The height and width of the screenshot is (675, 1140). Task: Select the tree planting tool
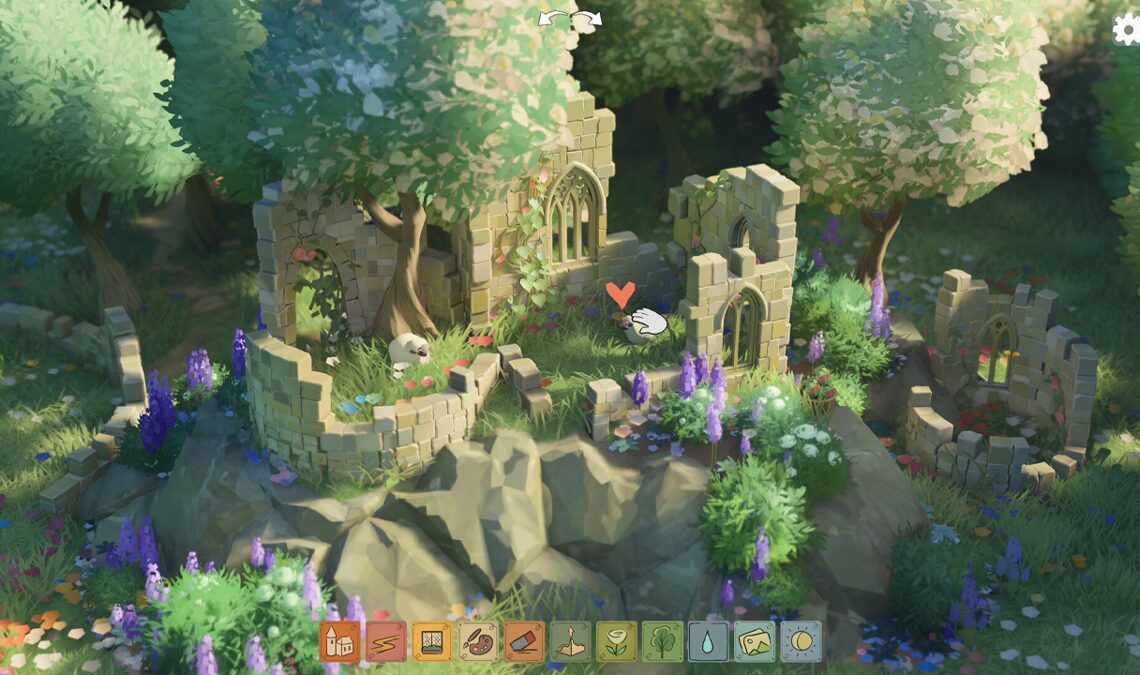click(662, 641)
